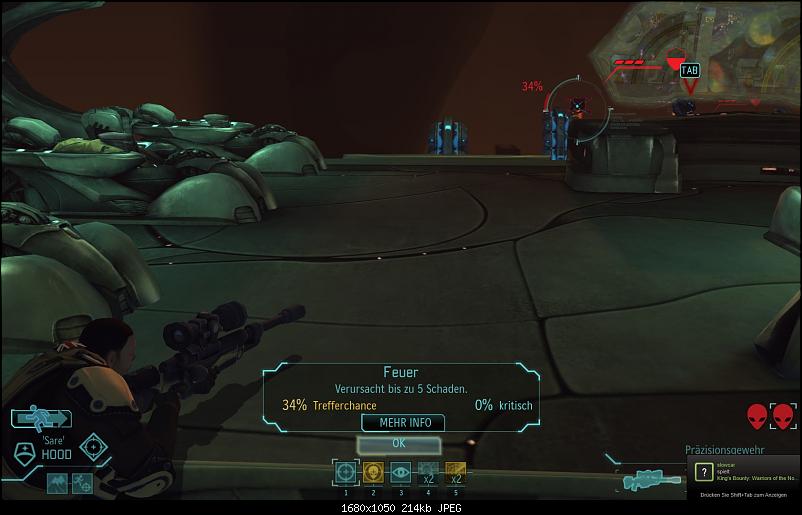Target the unselected red alien head

[x=756, y=416]
